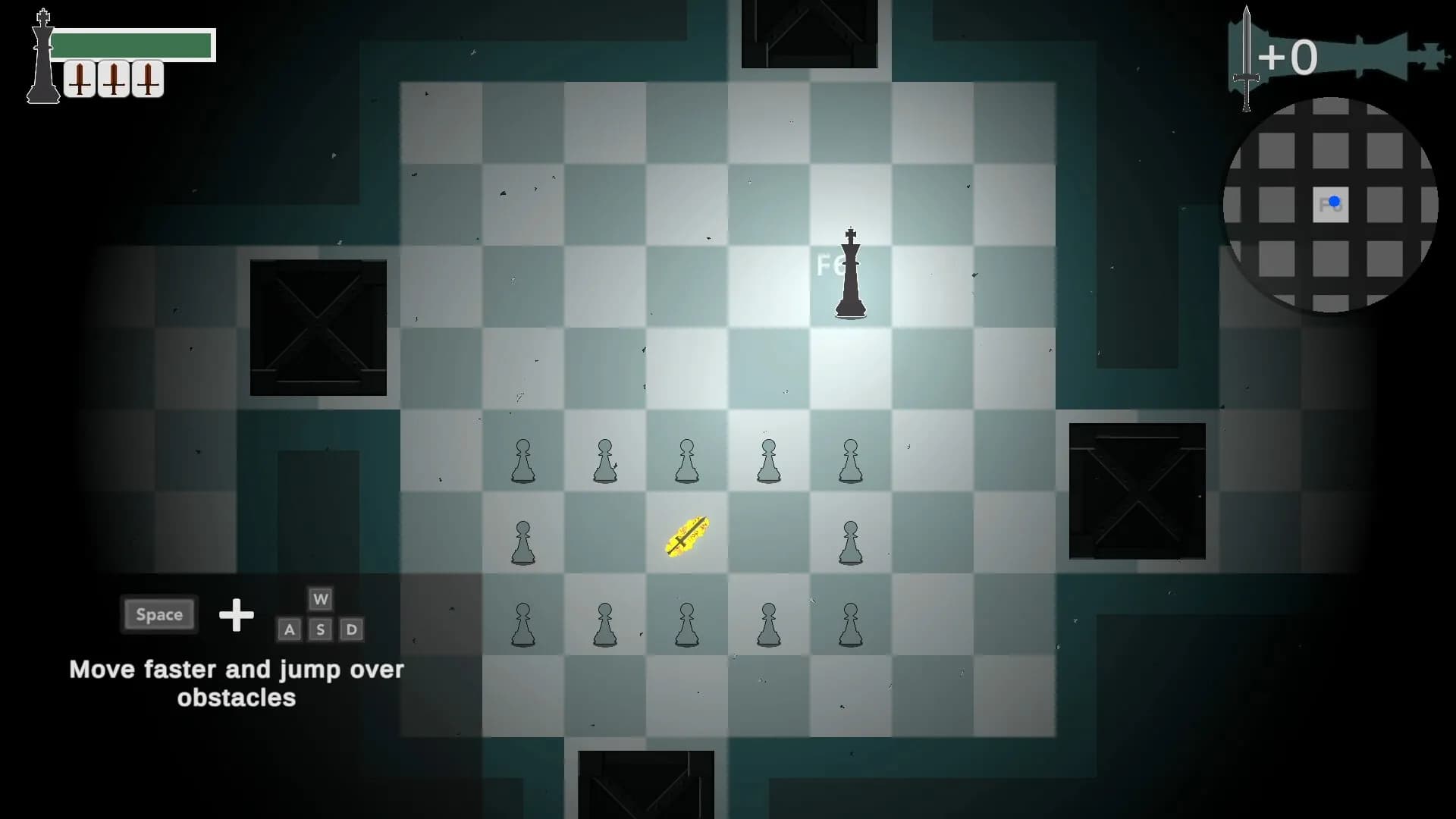Click the blue player marker on the minimap

pos(1332,202)
